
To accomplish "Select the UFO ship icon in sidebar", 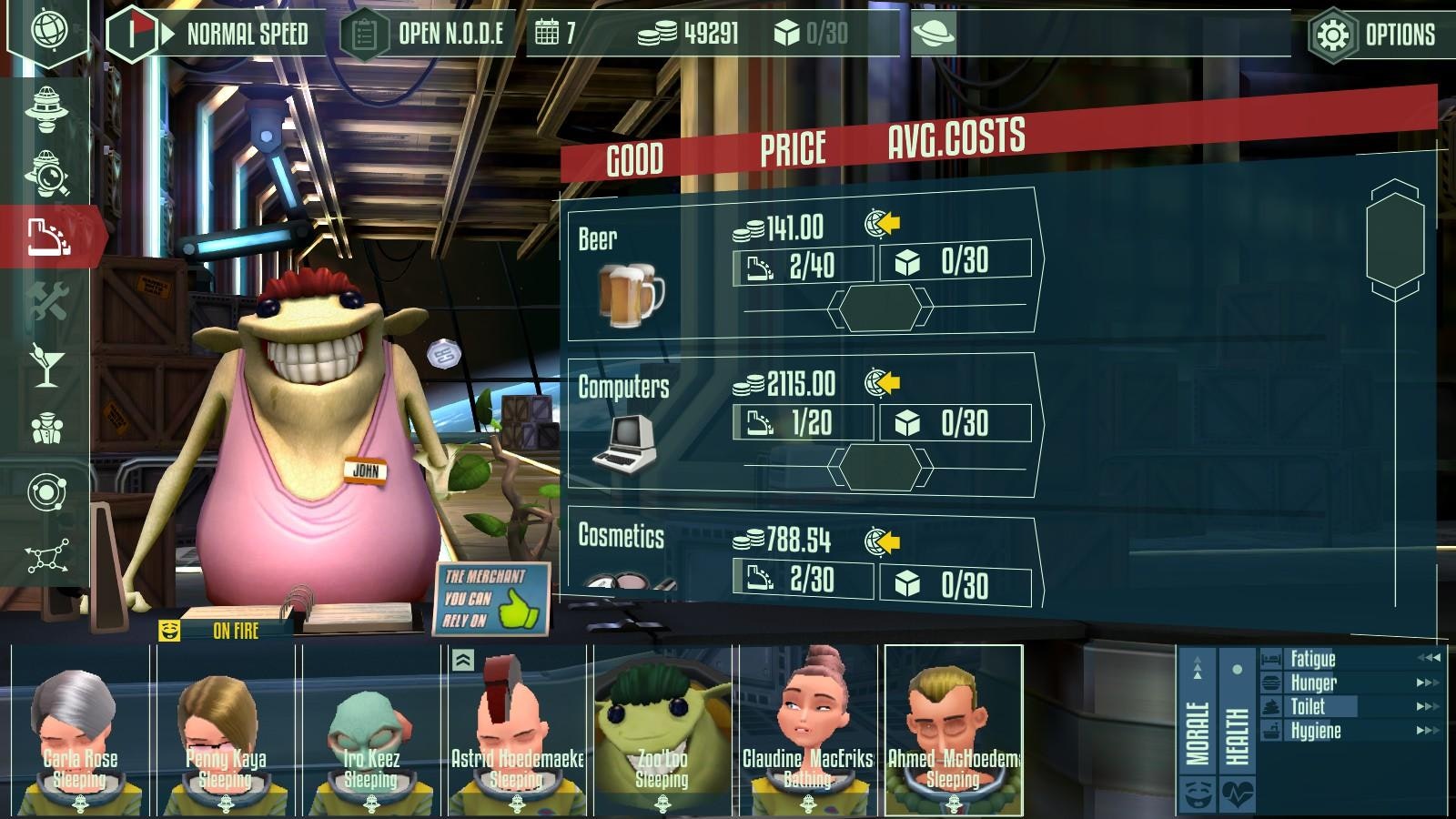I will click(47, 107).
